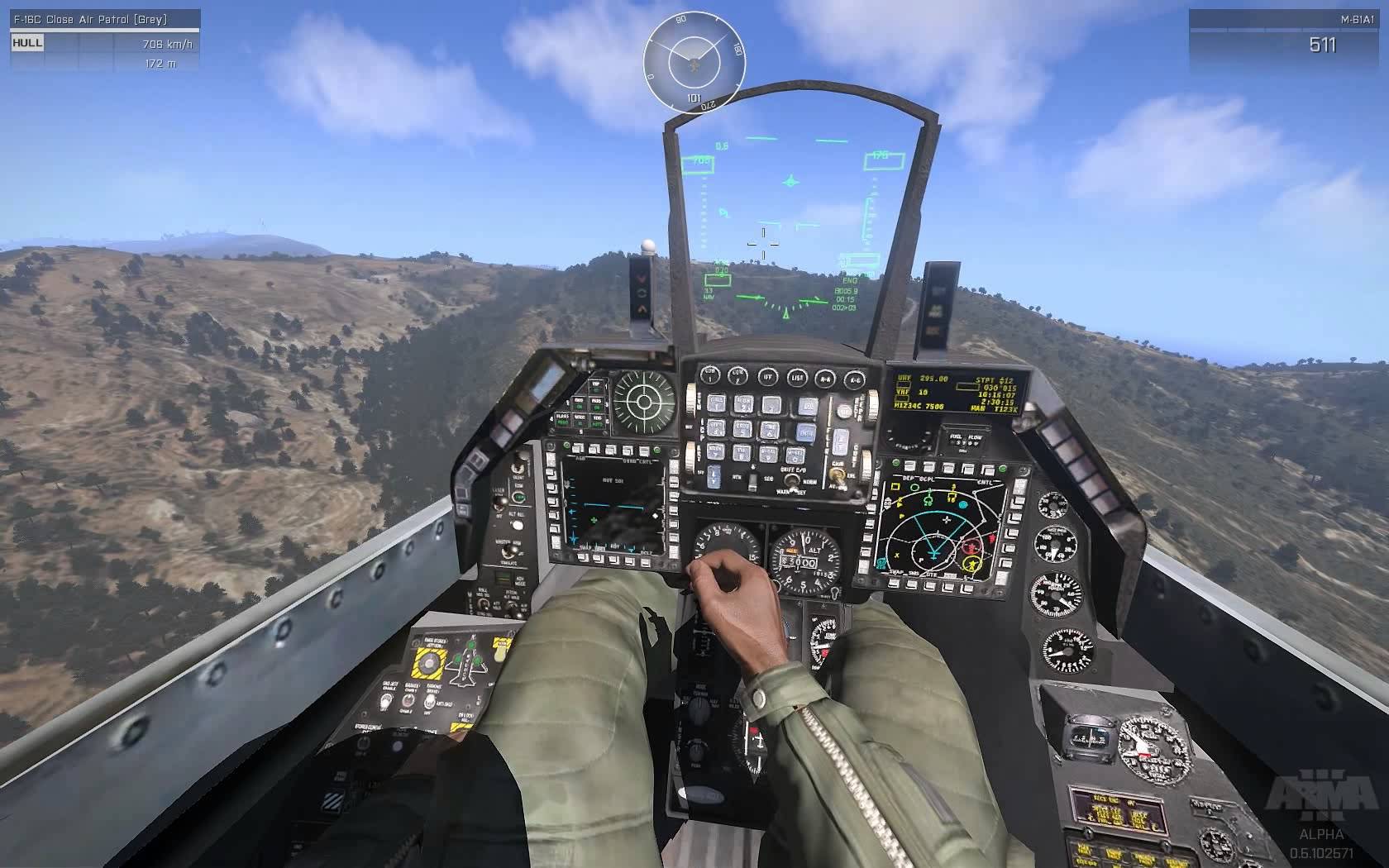Flip the LASER ARM switch
Screen dimensions: 1389x868
click(x=499, y=503)
